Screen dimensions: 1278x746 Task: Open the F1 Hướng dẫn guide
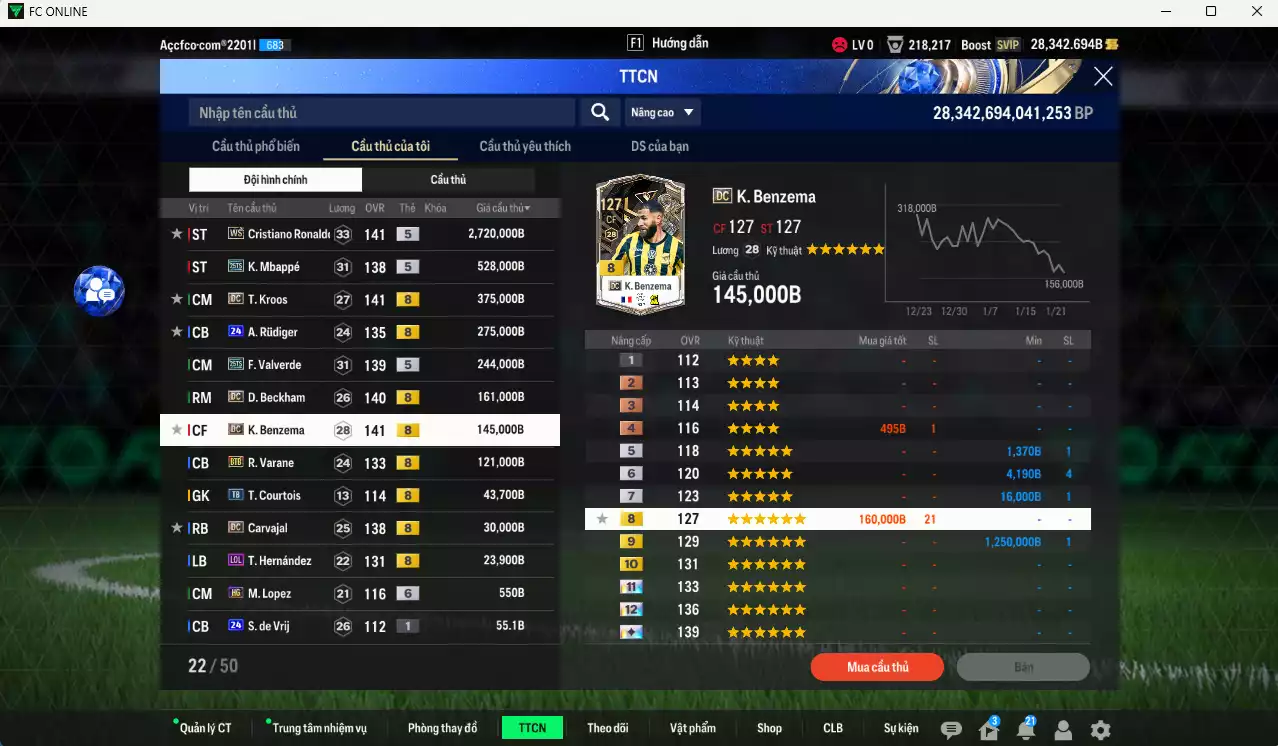click(x=668, y=44)
